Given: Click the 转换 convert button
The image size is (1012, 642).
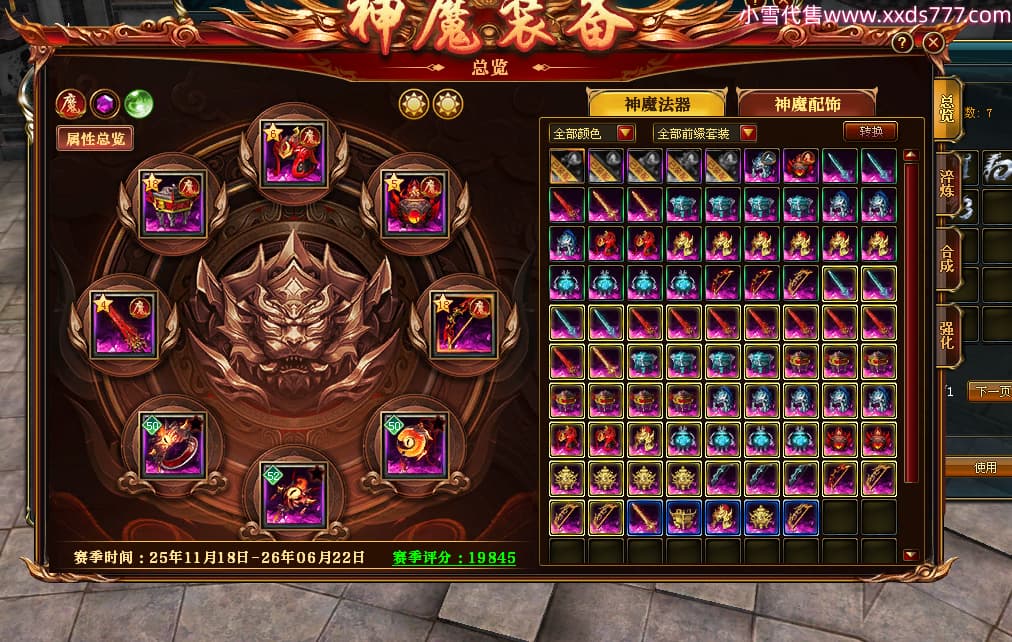Looking at the screenshot, I should coord(870,132).
